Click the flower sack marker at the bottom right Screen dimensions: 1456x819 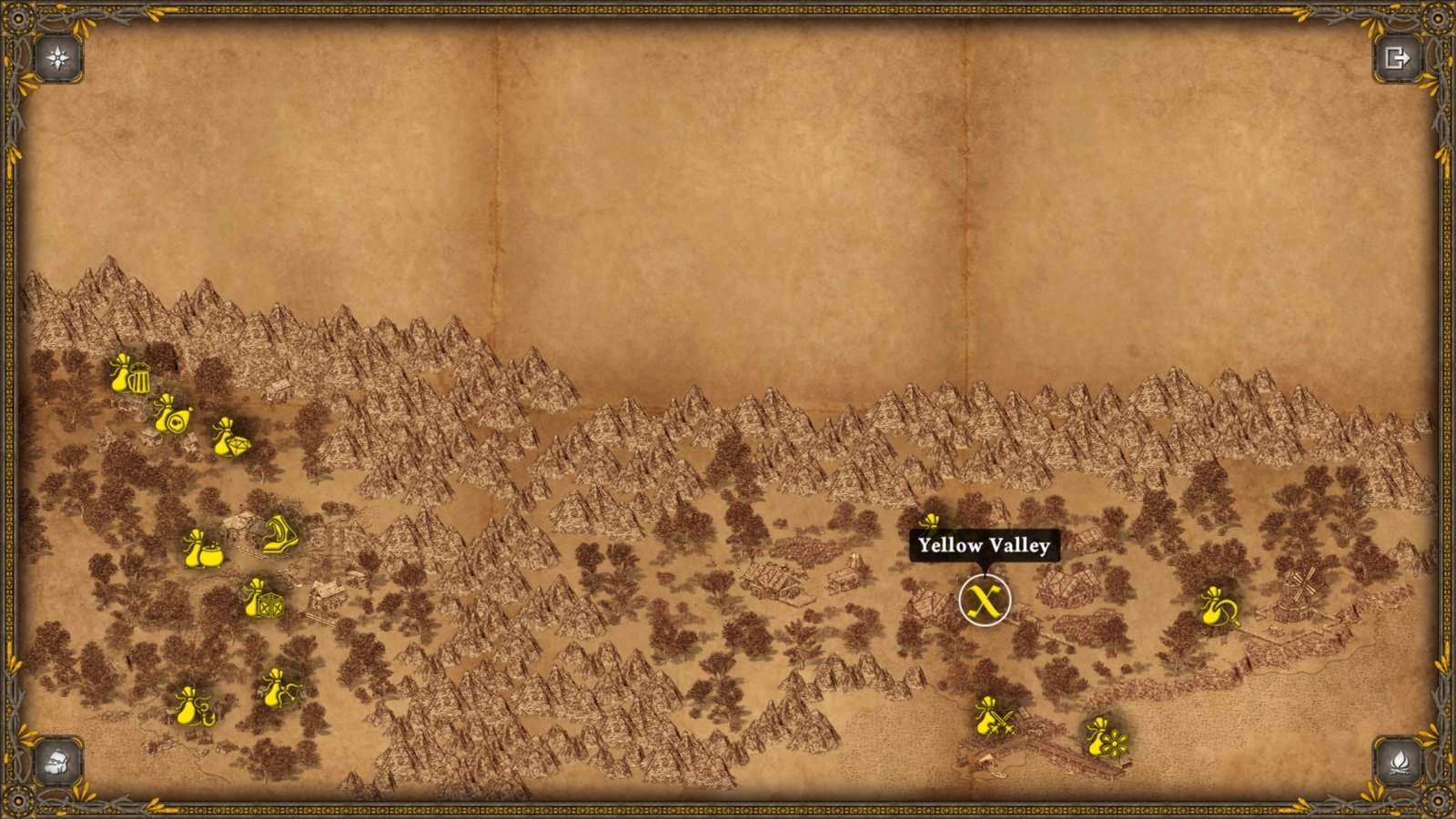tap(1105, 739)
